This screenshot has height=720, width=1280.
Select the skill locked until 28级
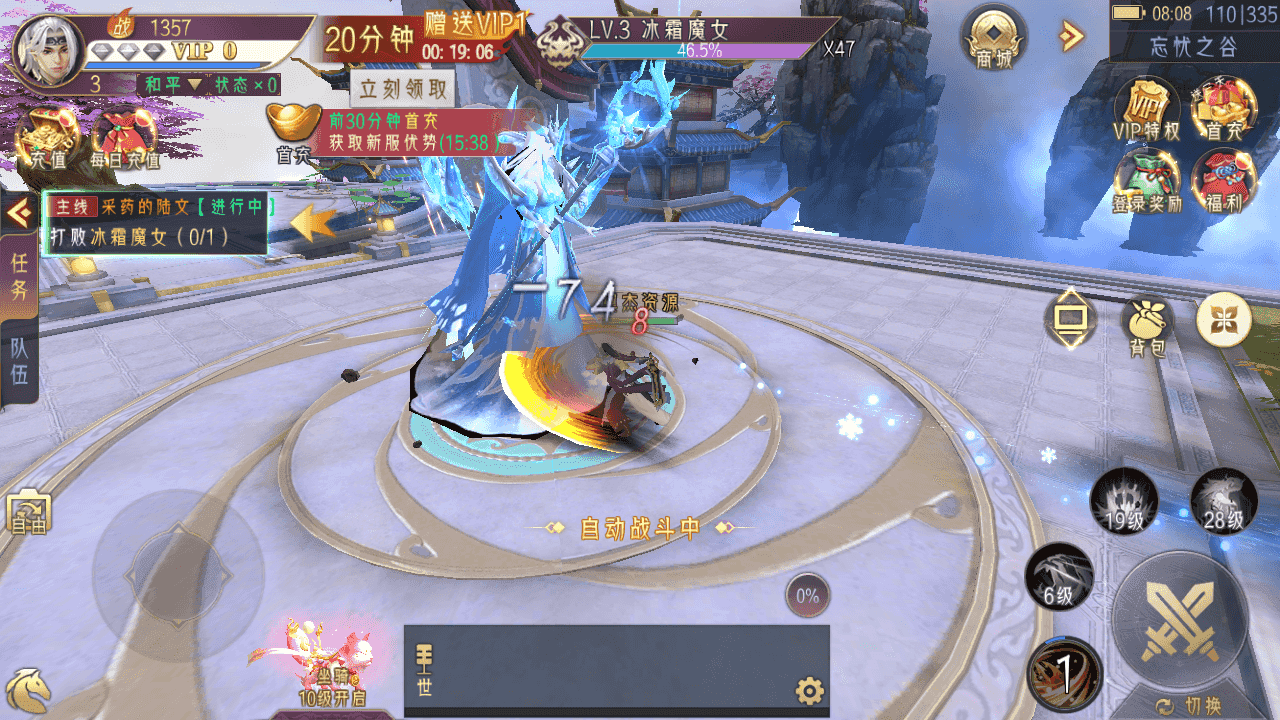(x=1222, y=500)
